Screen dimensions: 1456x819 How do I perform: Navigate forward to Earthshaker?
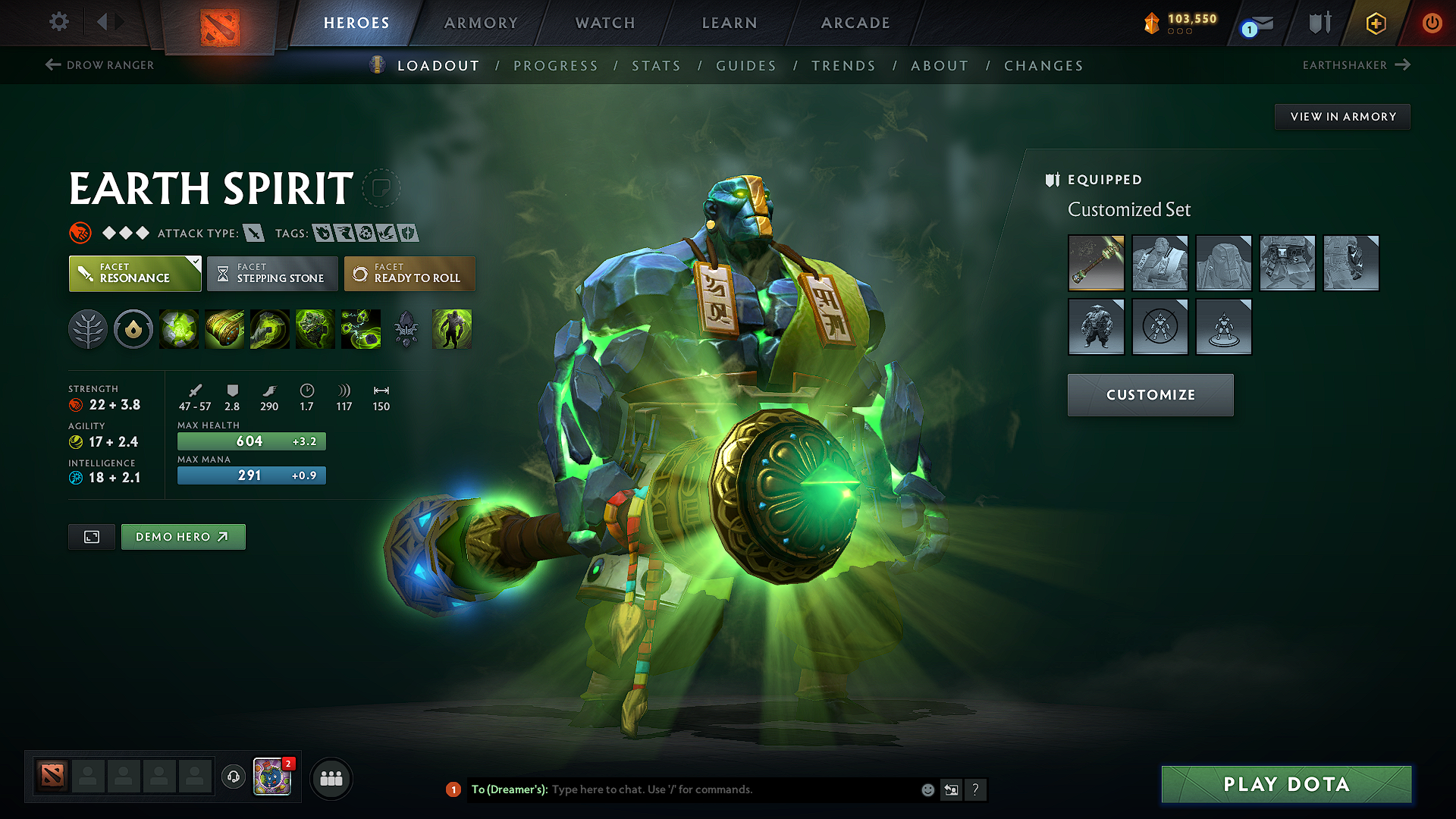click(1357, 65)
